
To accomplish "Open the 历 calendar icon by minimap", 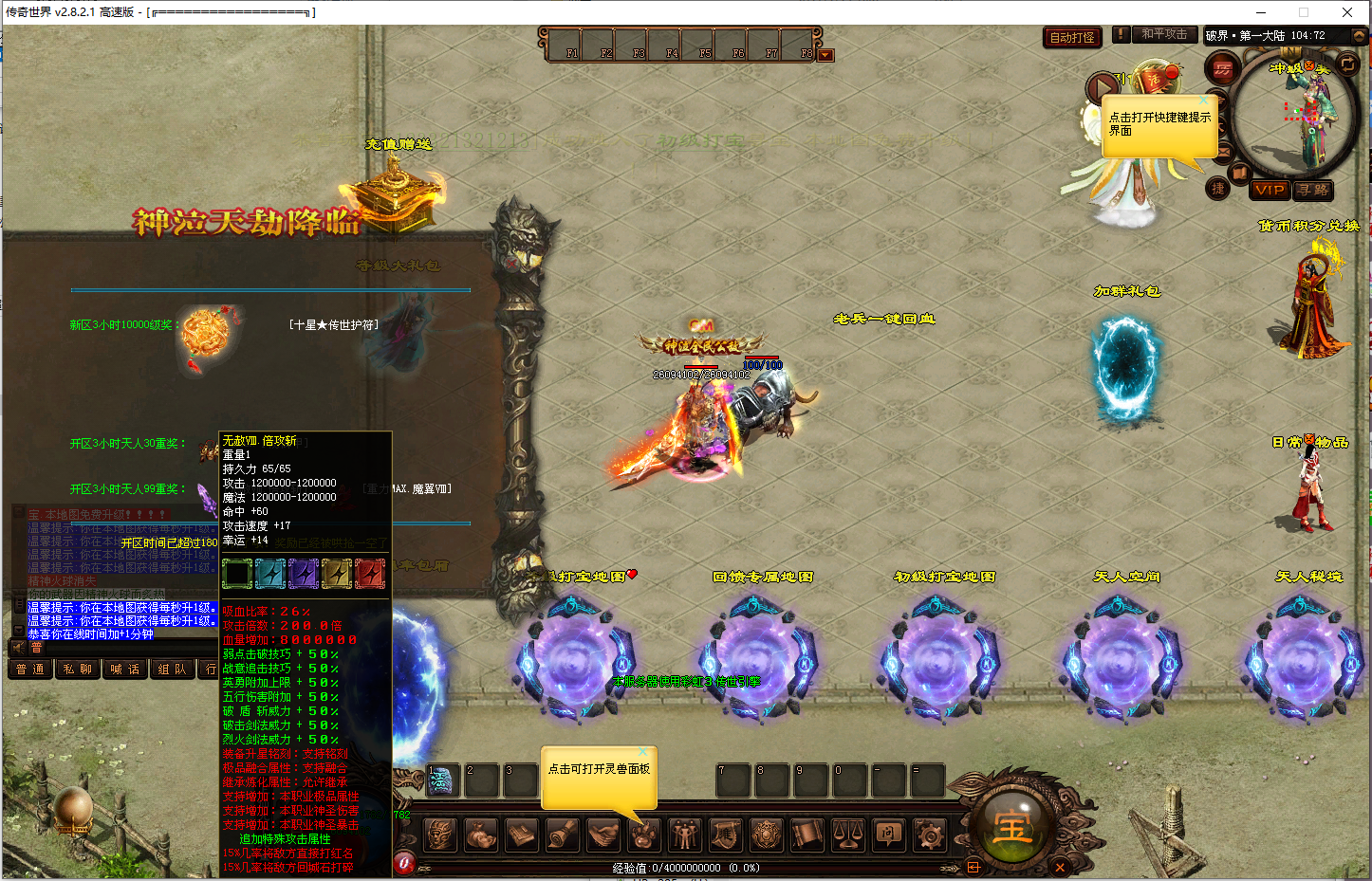I will (x=1223, y=68).
